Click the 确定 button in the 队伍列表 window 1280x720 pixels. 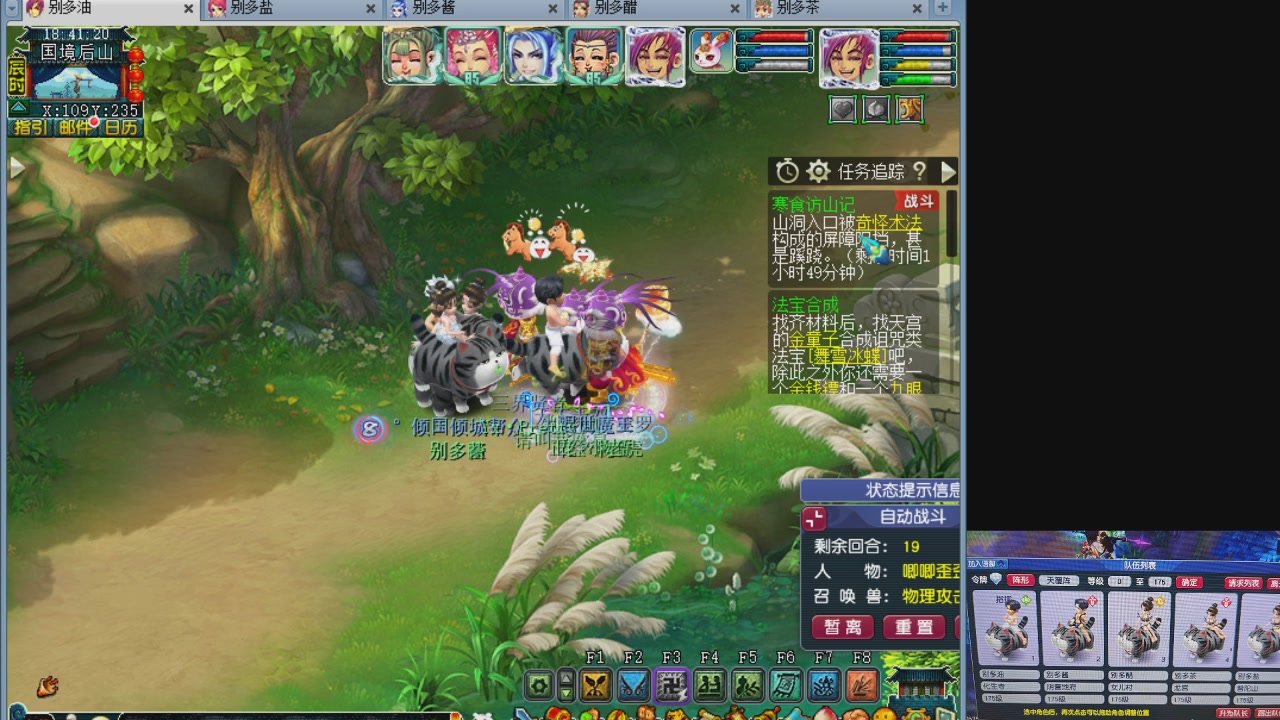[x=1189, y=582]
